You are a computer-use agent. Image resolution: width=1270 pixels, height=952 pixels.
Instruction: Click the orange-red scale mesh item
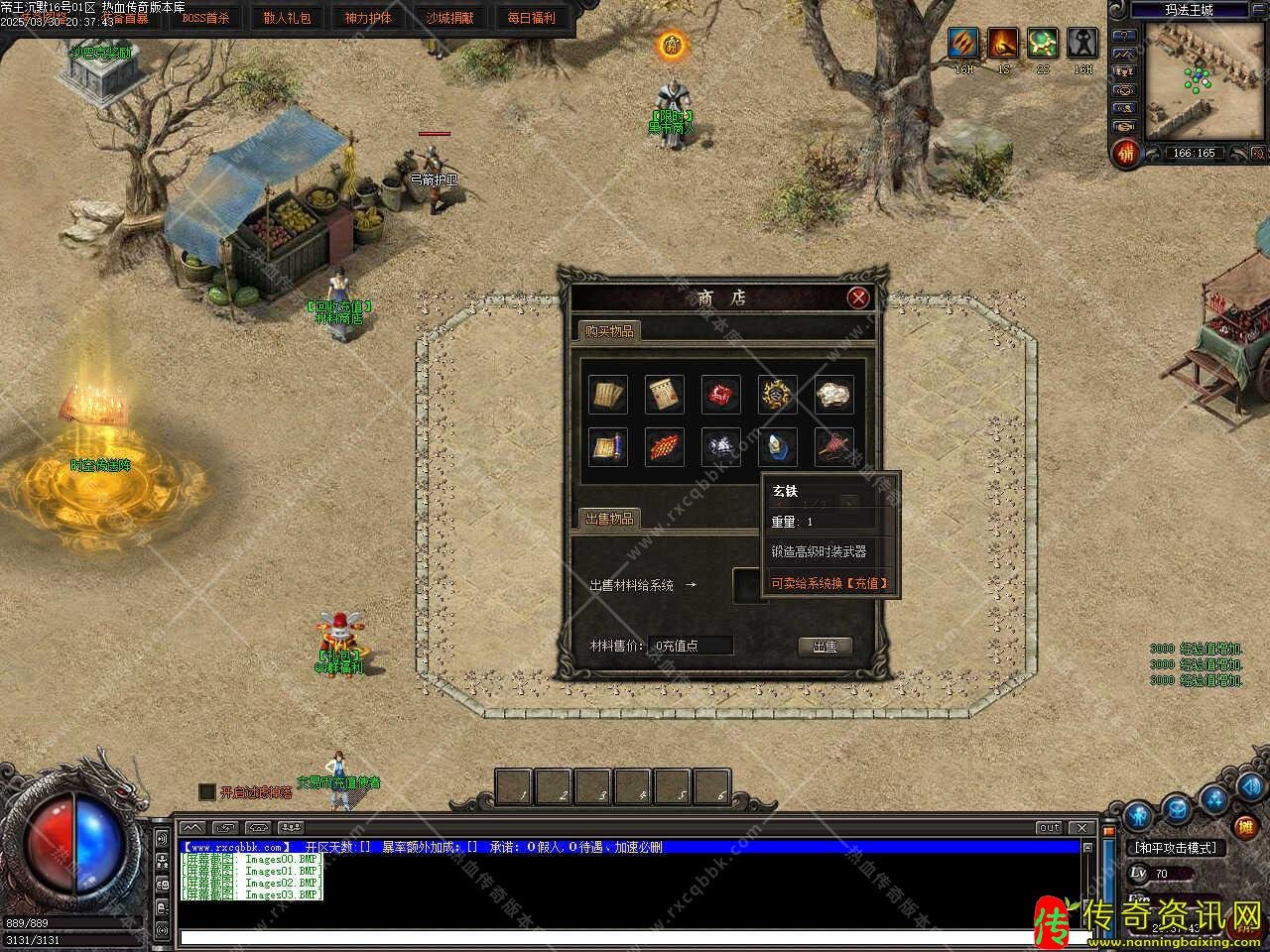click(x=665, y=447)
